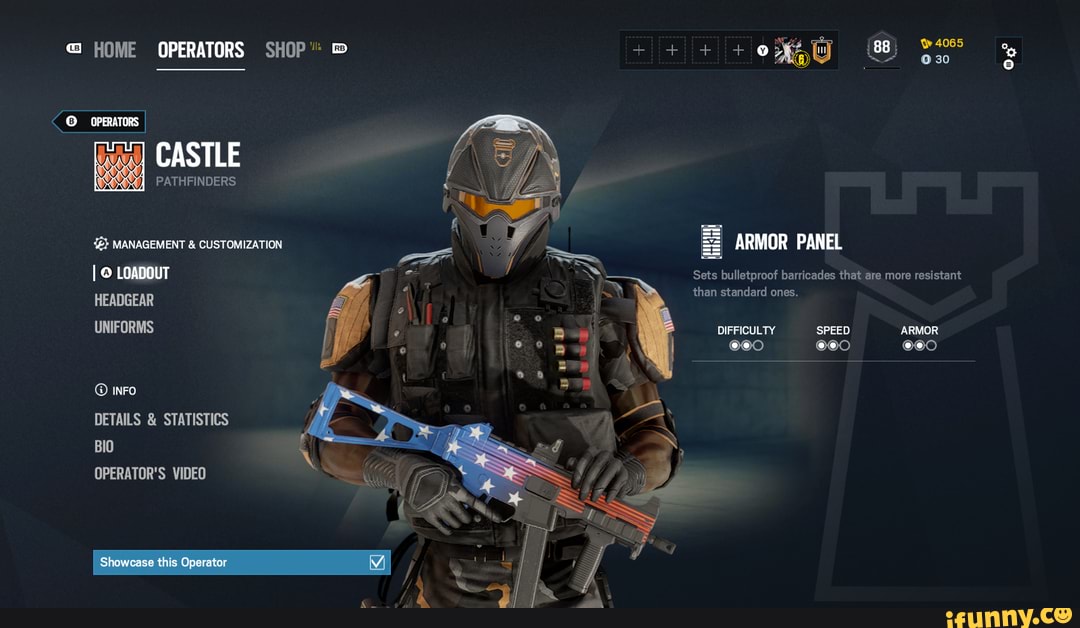Select the Loadout menu entry
This screenshot has height=628, width=1080.
point(142,273)
